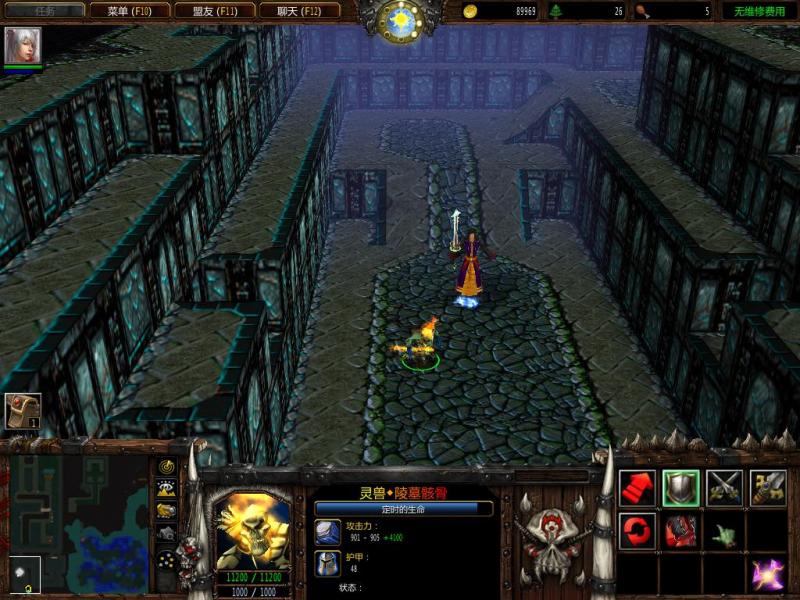Issue the Move command with red arrow
This screenshot has height=600, width=800.
(x=637, y=487)
